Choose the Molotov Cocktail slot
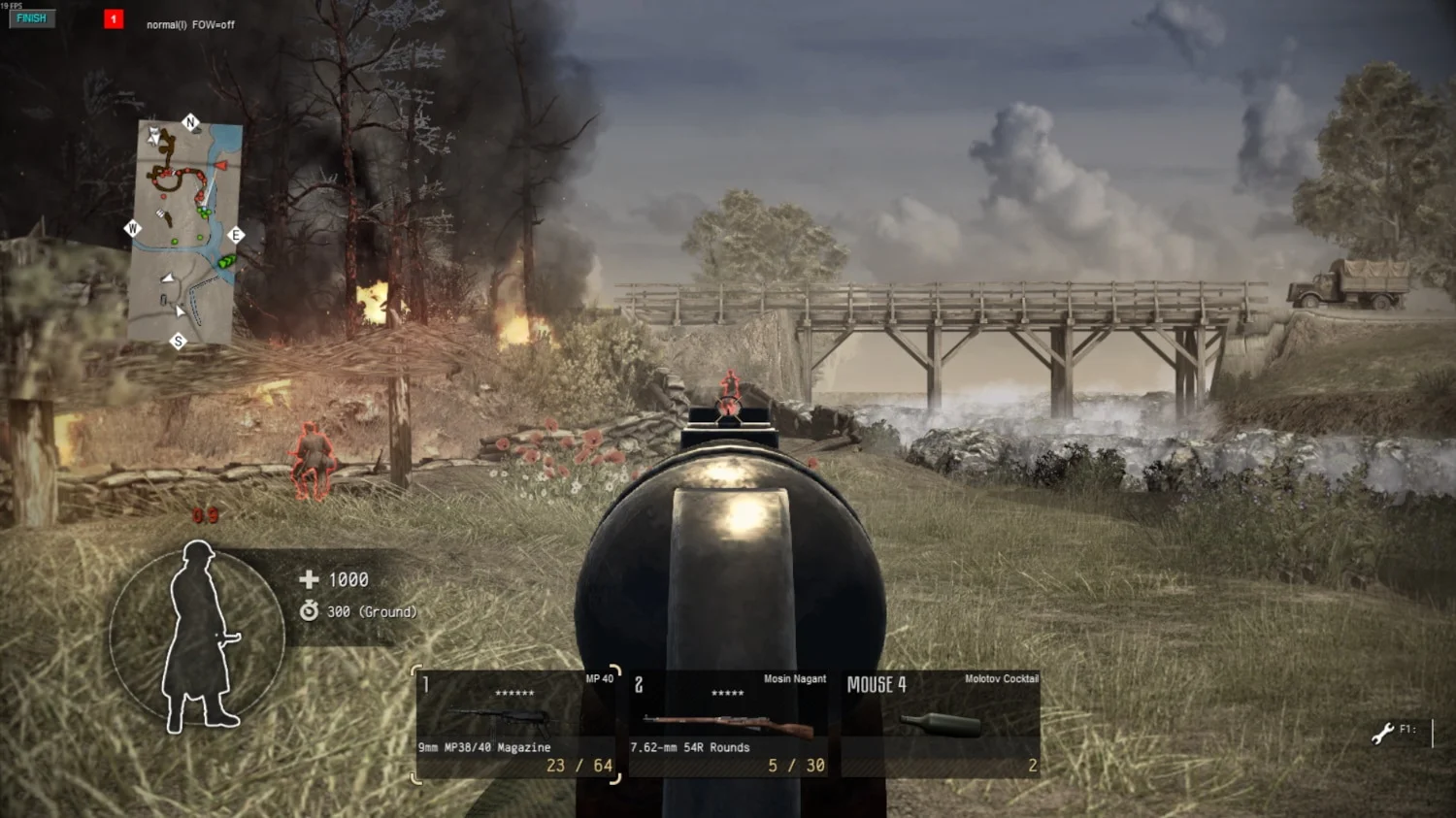1456x818 pixels. (x=942, y=724)
